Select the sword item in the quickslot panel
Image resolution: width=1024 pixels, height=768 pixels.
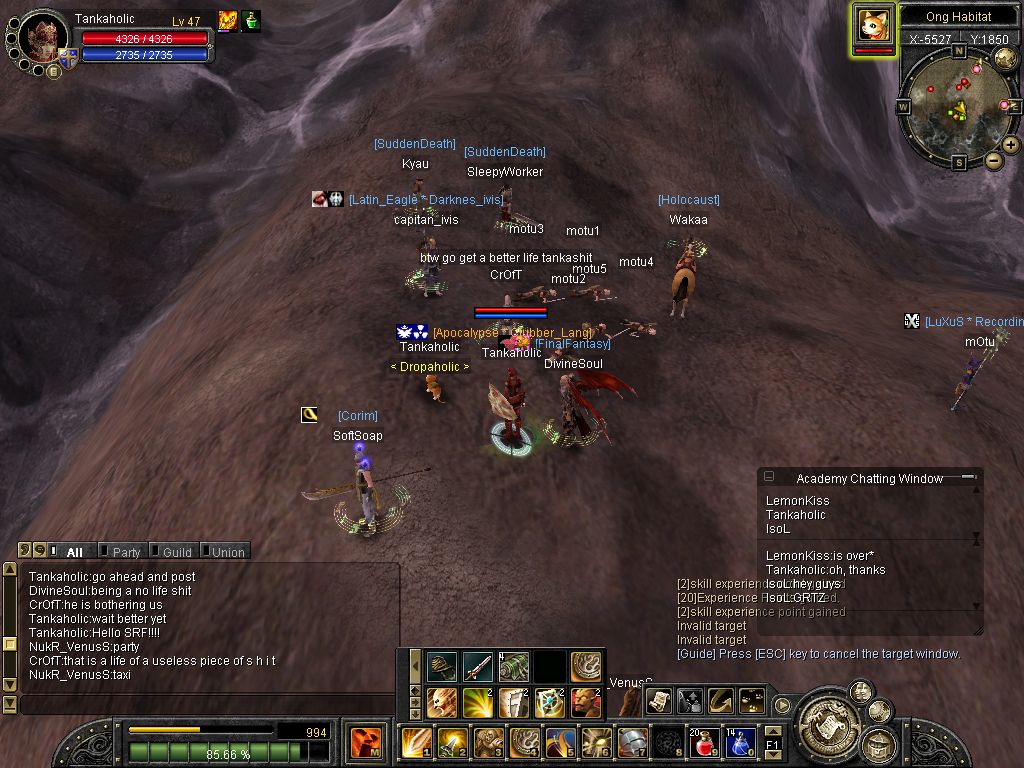(x=477, y=667)
